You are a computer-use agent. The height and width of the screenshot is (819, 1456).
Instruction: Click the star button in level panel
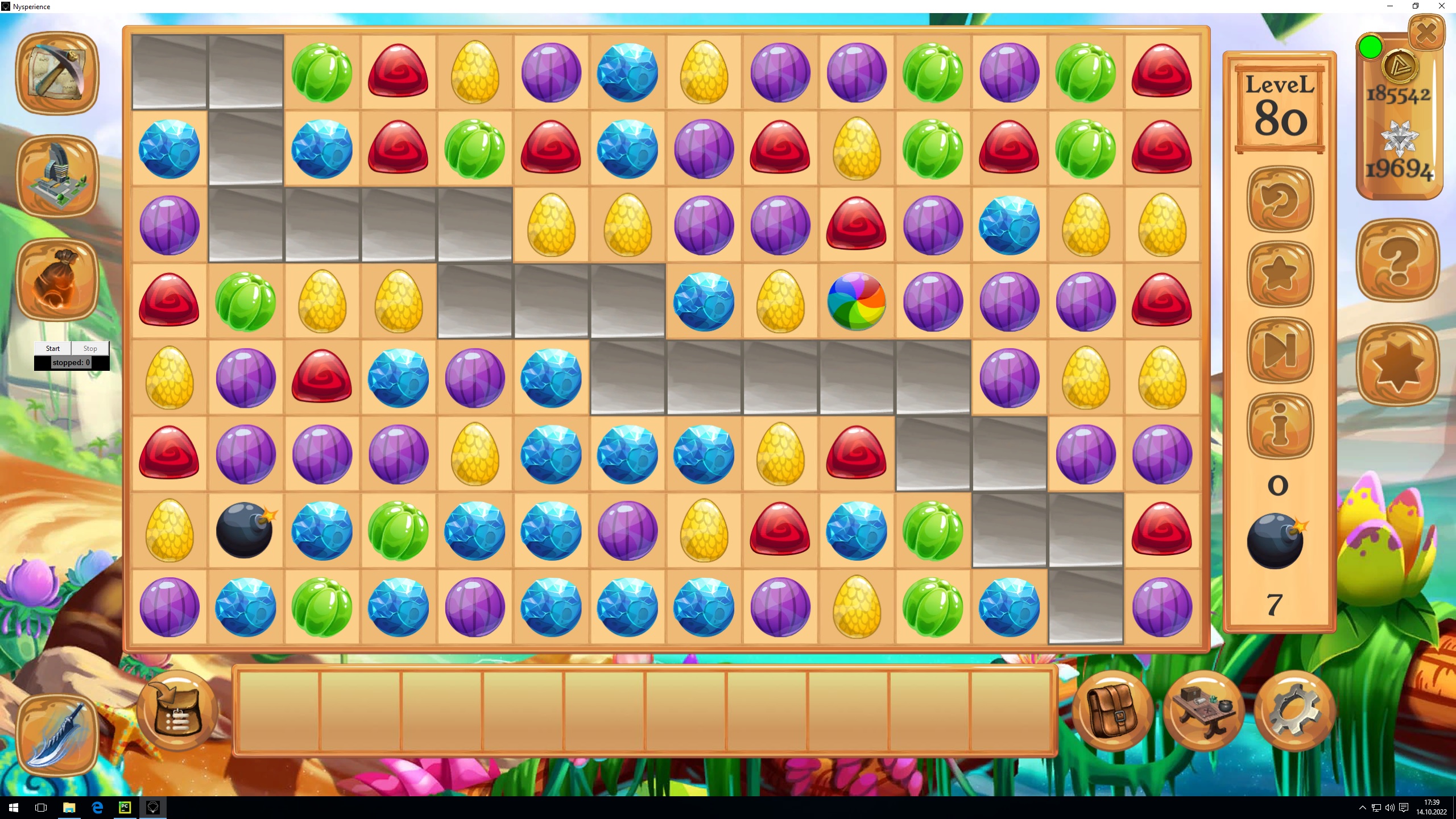1280,275
